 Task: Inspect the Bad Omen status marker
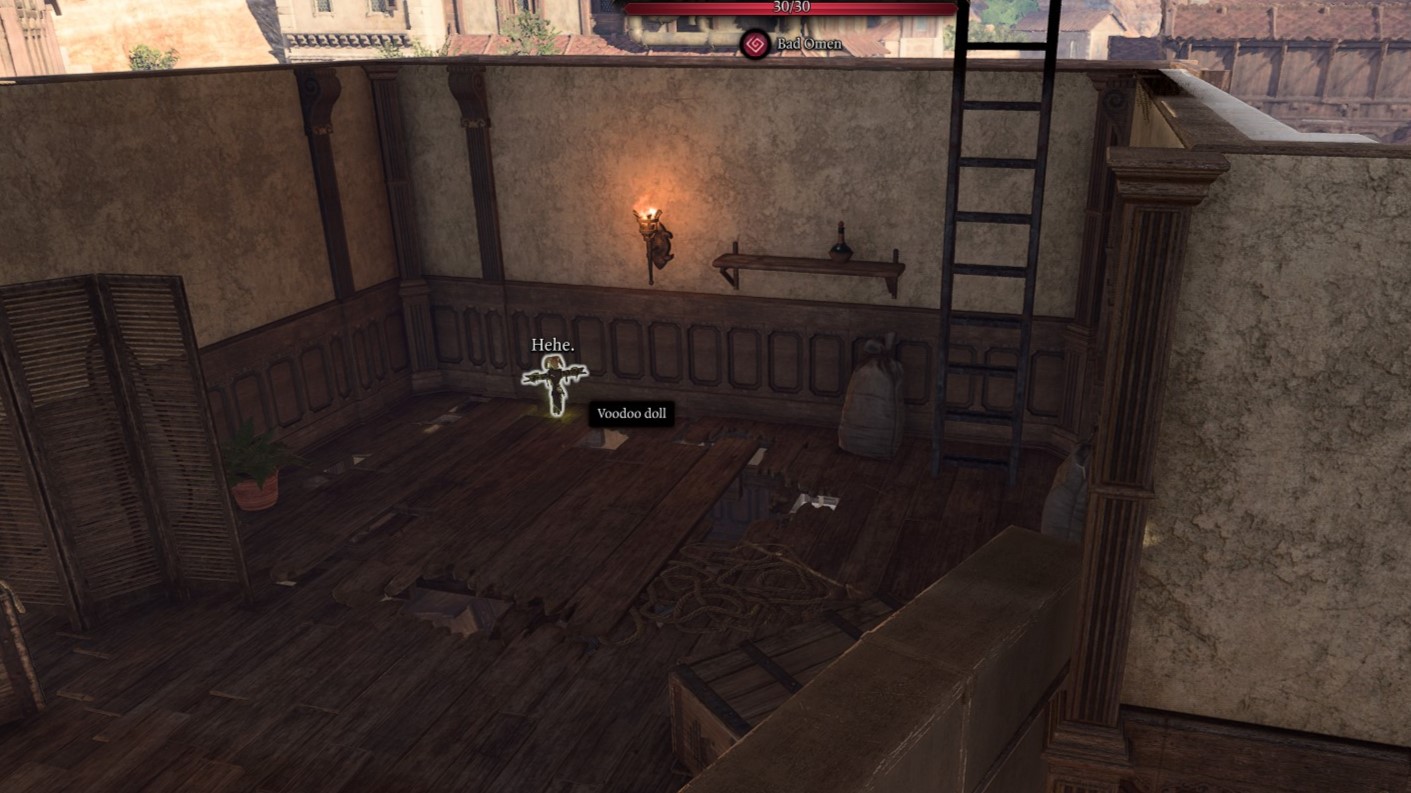(x=753, y=43)
